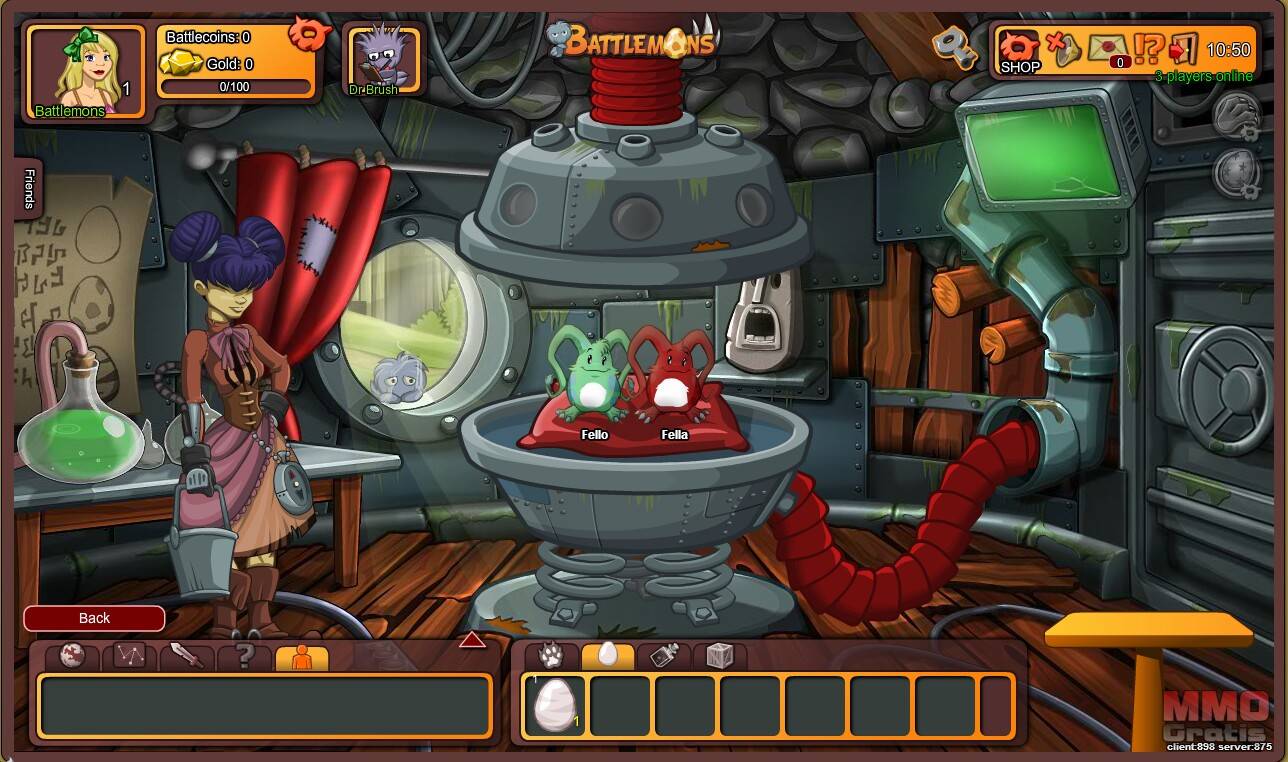Switch to the orange person chat tab
Viewport: 1288px width, 762px height.
tap(301, 657)
